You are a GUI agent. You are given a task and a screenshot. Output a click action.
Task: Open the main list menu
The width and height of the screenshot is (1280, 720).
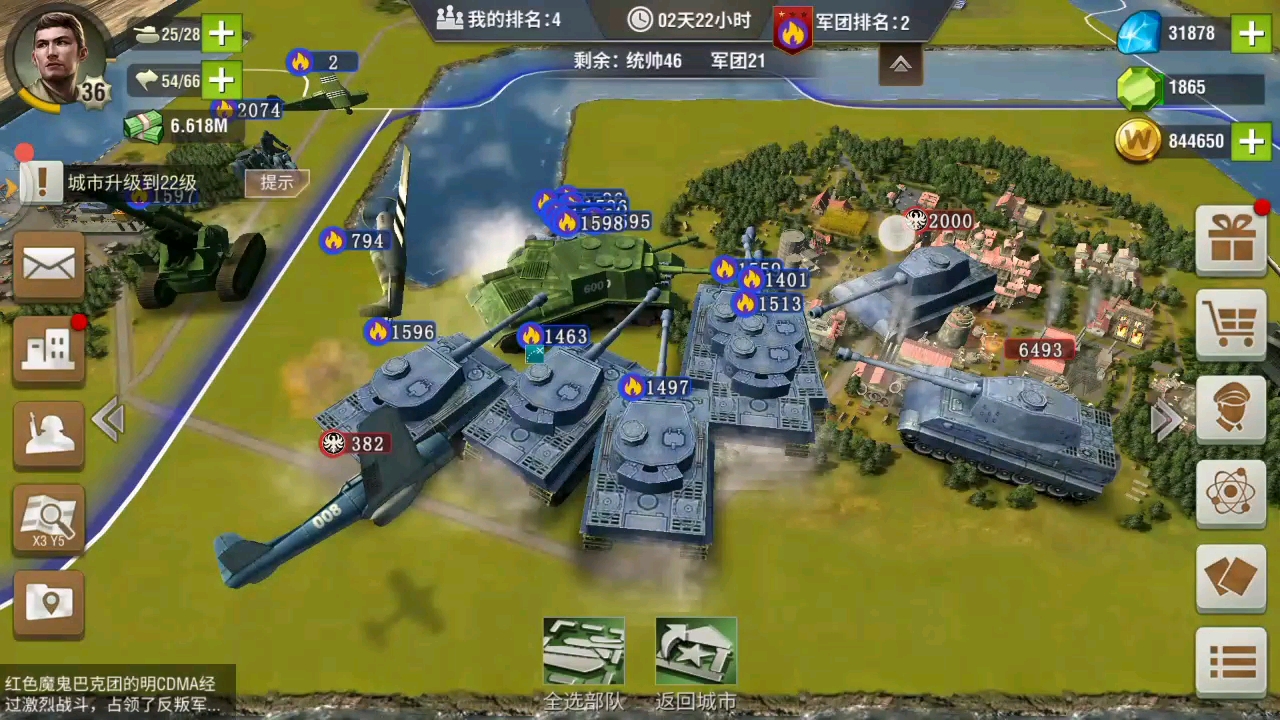click(x=1231, y=660)
